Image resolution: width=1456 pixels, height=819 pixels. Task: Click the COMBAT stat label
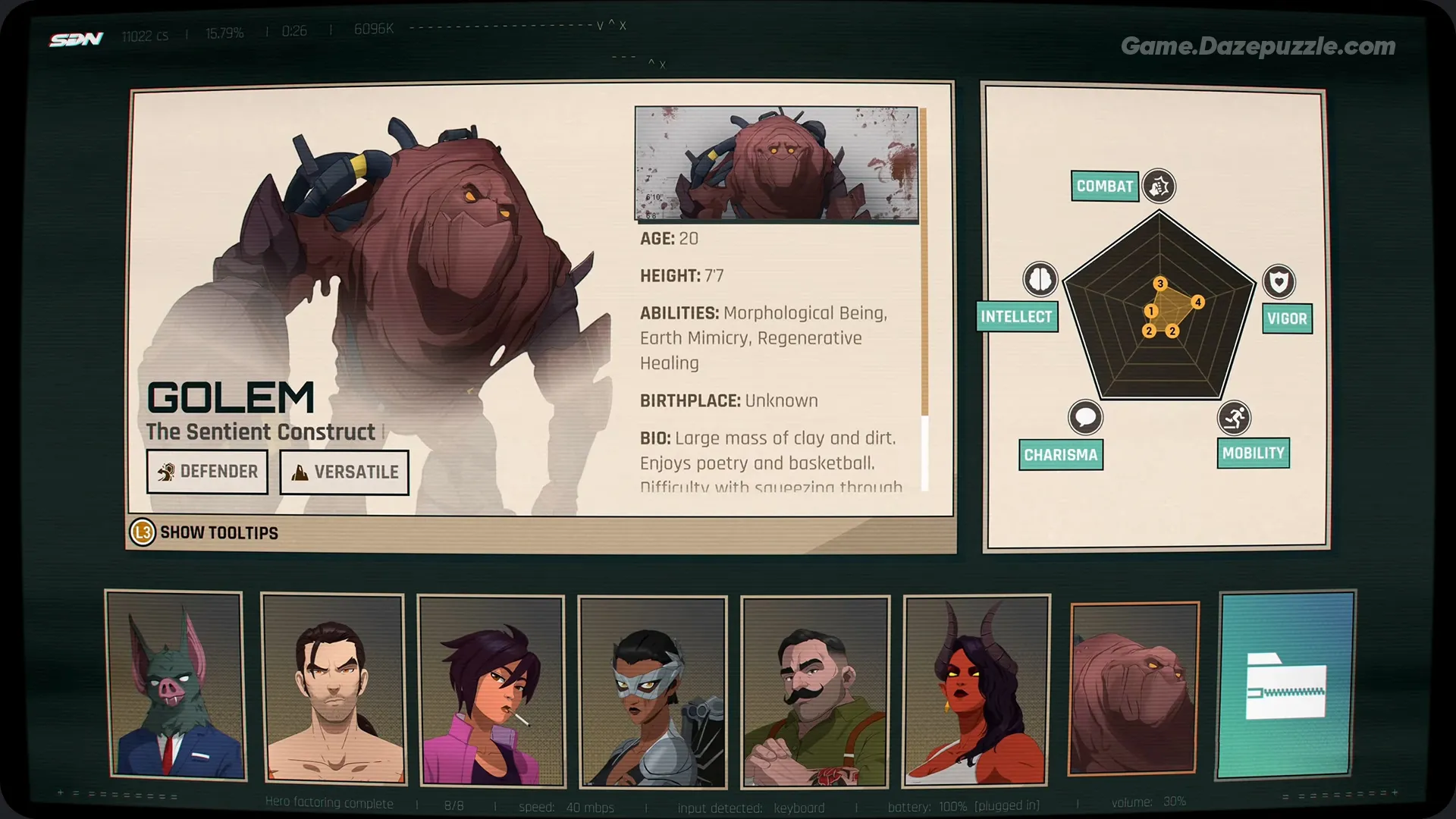click(x=1104, y=186)
